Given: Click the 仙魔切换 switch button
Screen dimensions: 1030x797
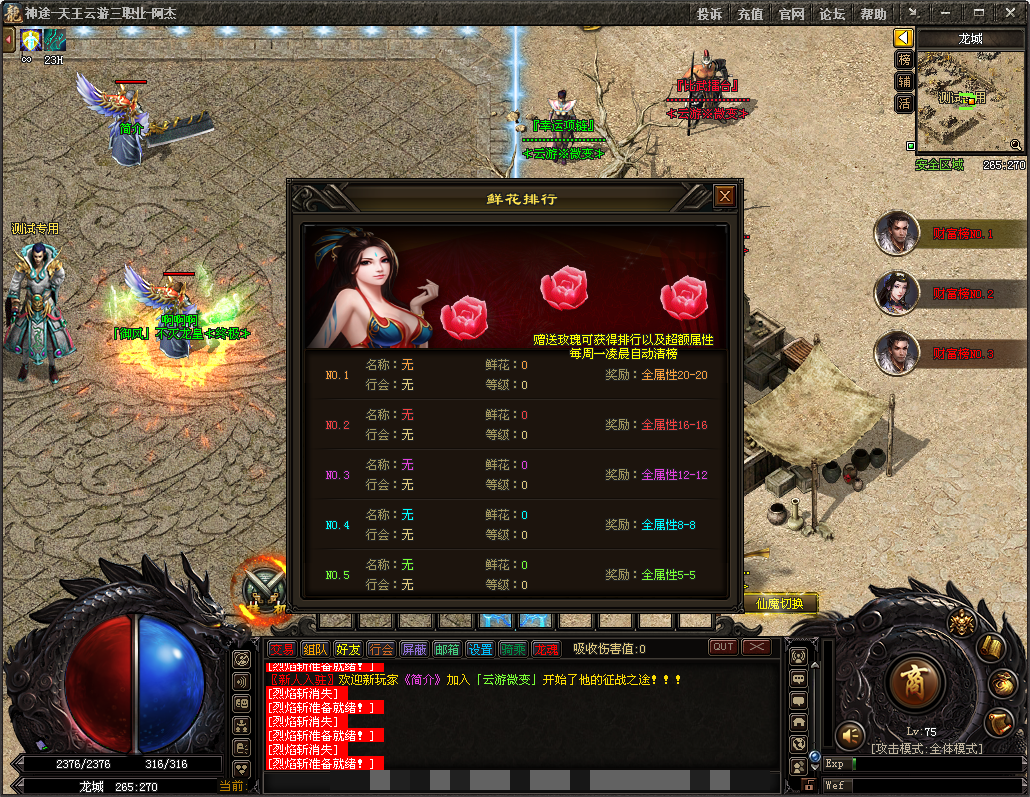Looking at the screenshot, I should coord(780,604).
